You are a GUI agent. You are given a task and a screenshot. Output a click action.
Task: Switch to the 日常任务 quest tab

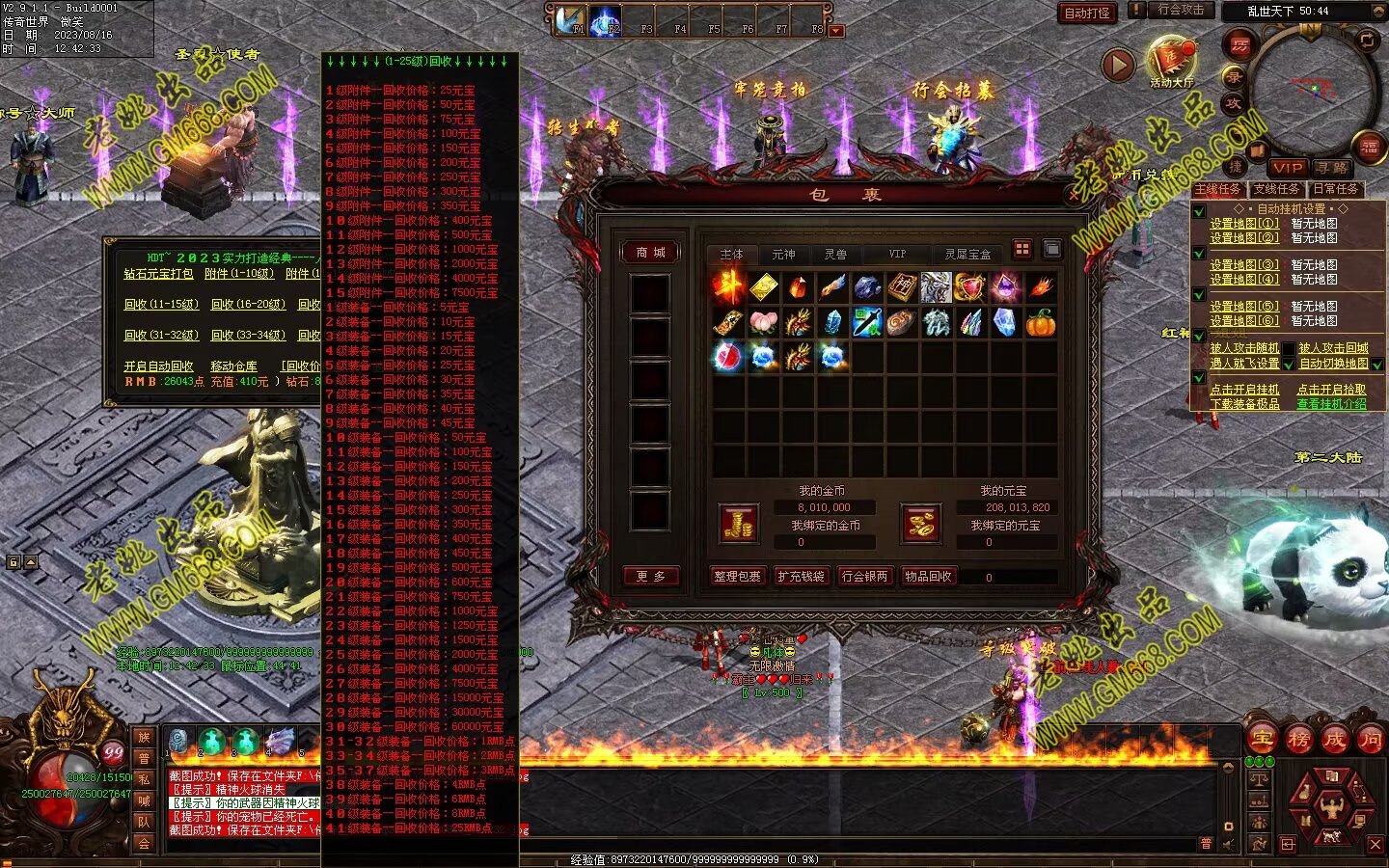point(1335,190)
